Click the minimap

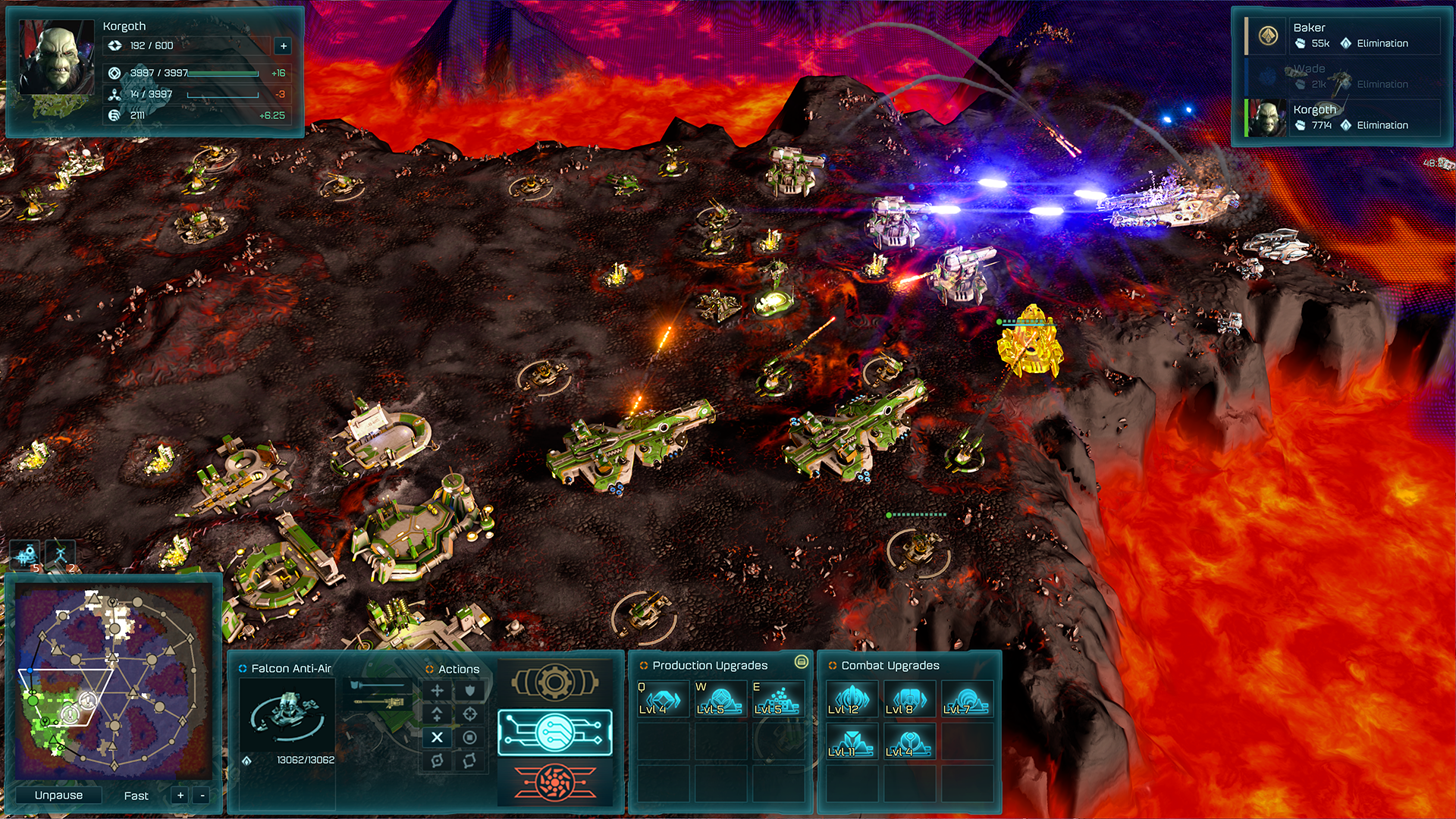click(x=112, y=682)
